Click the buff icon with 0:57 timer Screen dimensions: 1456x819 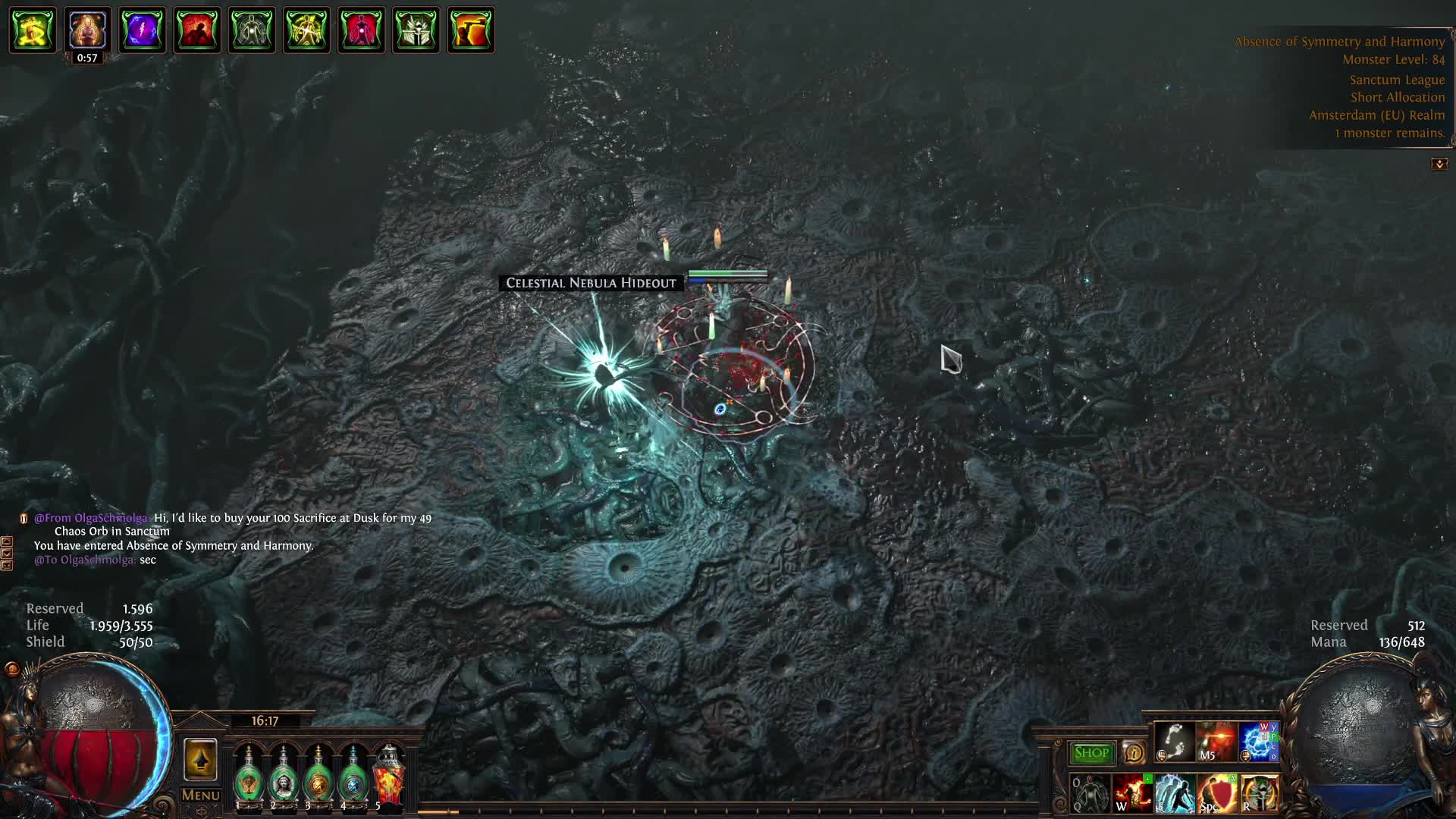point(87,30)
